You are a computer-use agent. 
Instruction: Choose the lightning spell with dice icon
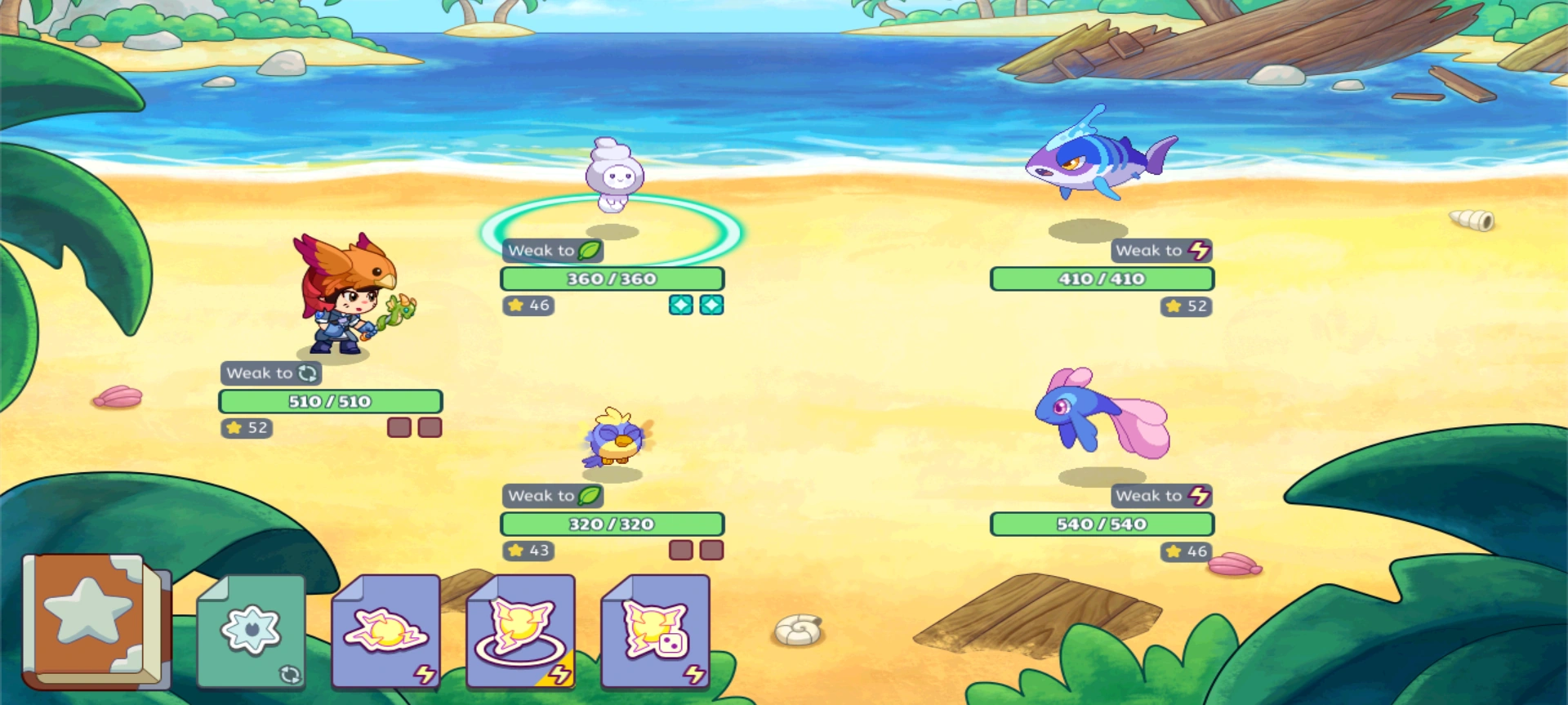[x=656, y=633]
